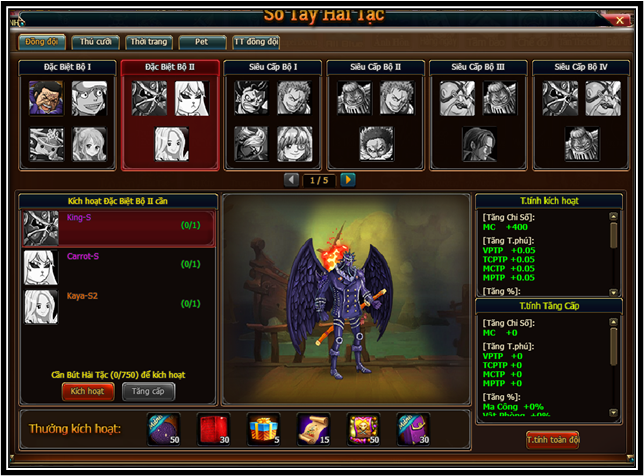Go to the previous set page
The image size is (644, 476).
click(292, 180)
